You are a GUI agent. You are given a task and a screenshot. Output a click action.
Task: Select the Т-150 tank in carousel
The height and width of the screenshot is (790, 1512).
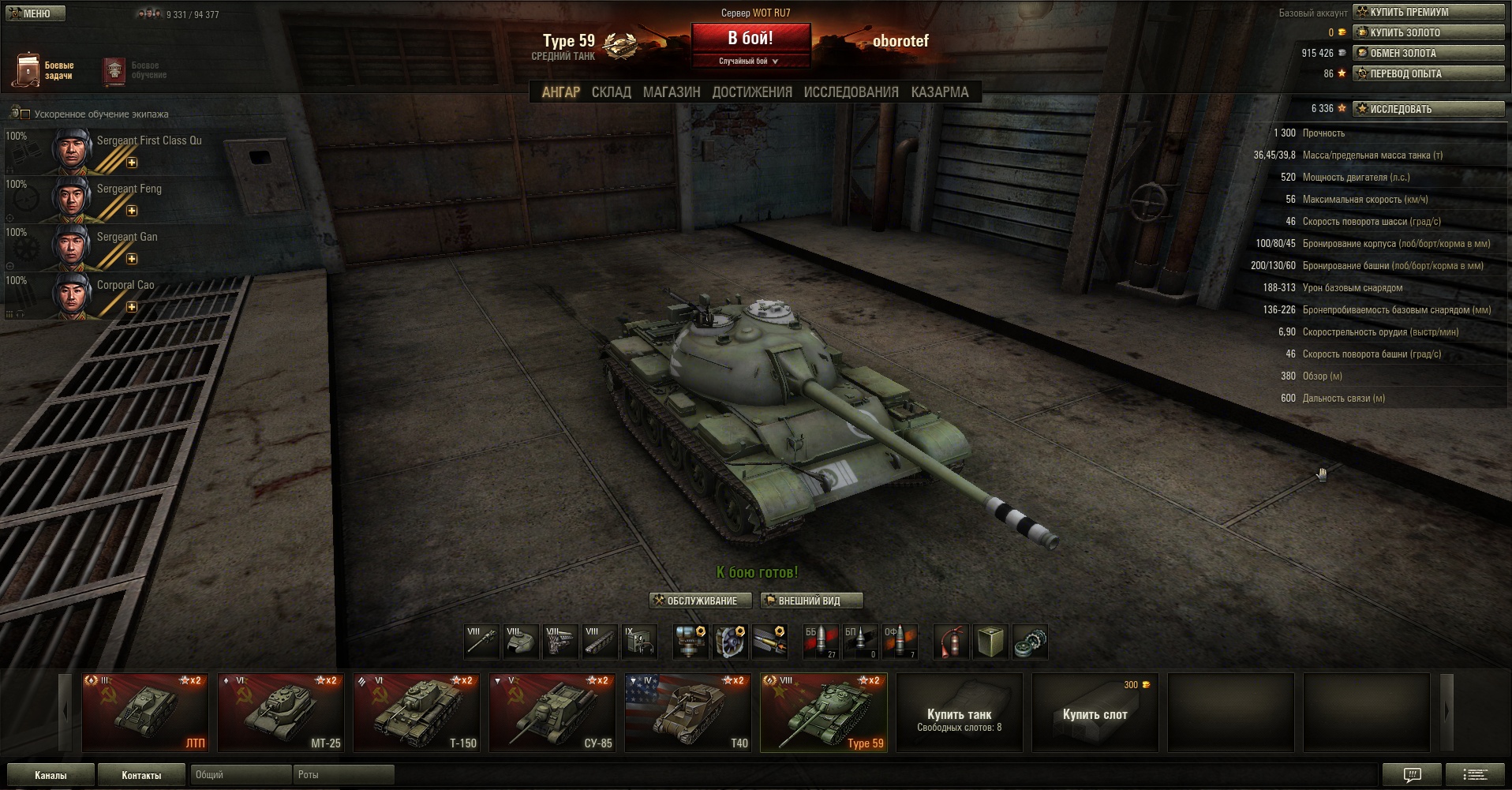click(x=417, y=712)
